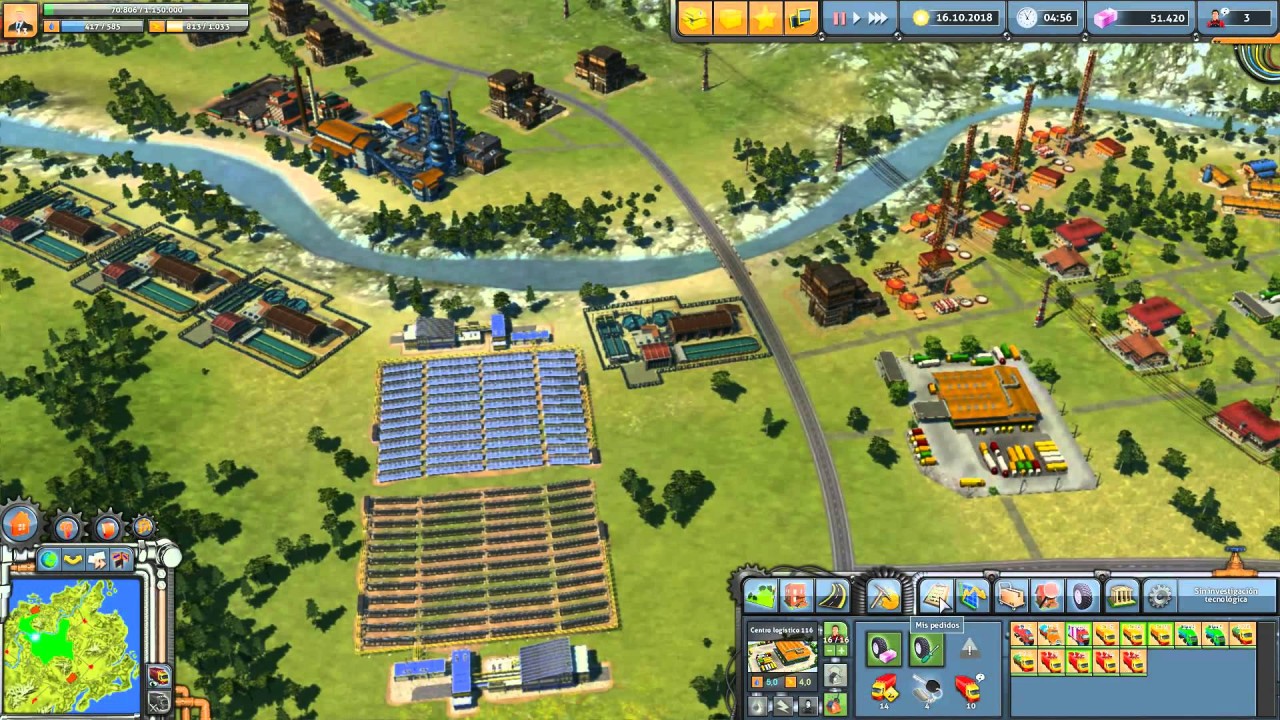Image resolution: width=1280 pixels, height=720 pixels.
Task: Select the tire with screwdriver repair option
Action: tap(927, 650)
